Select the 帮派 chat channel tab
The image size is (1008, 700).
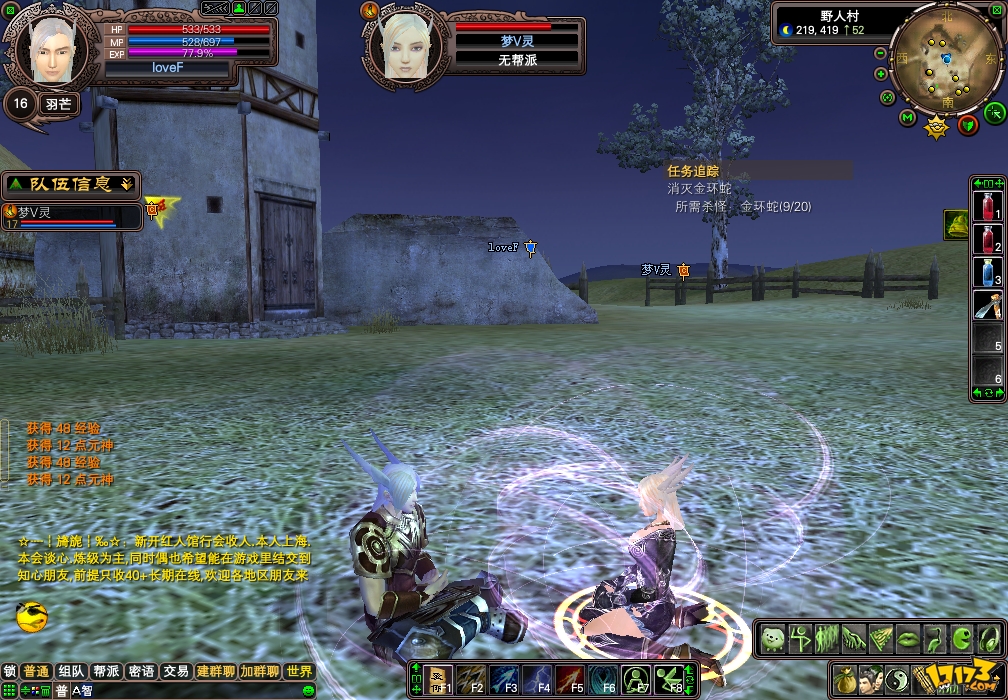[106, 672]
